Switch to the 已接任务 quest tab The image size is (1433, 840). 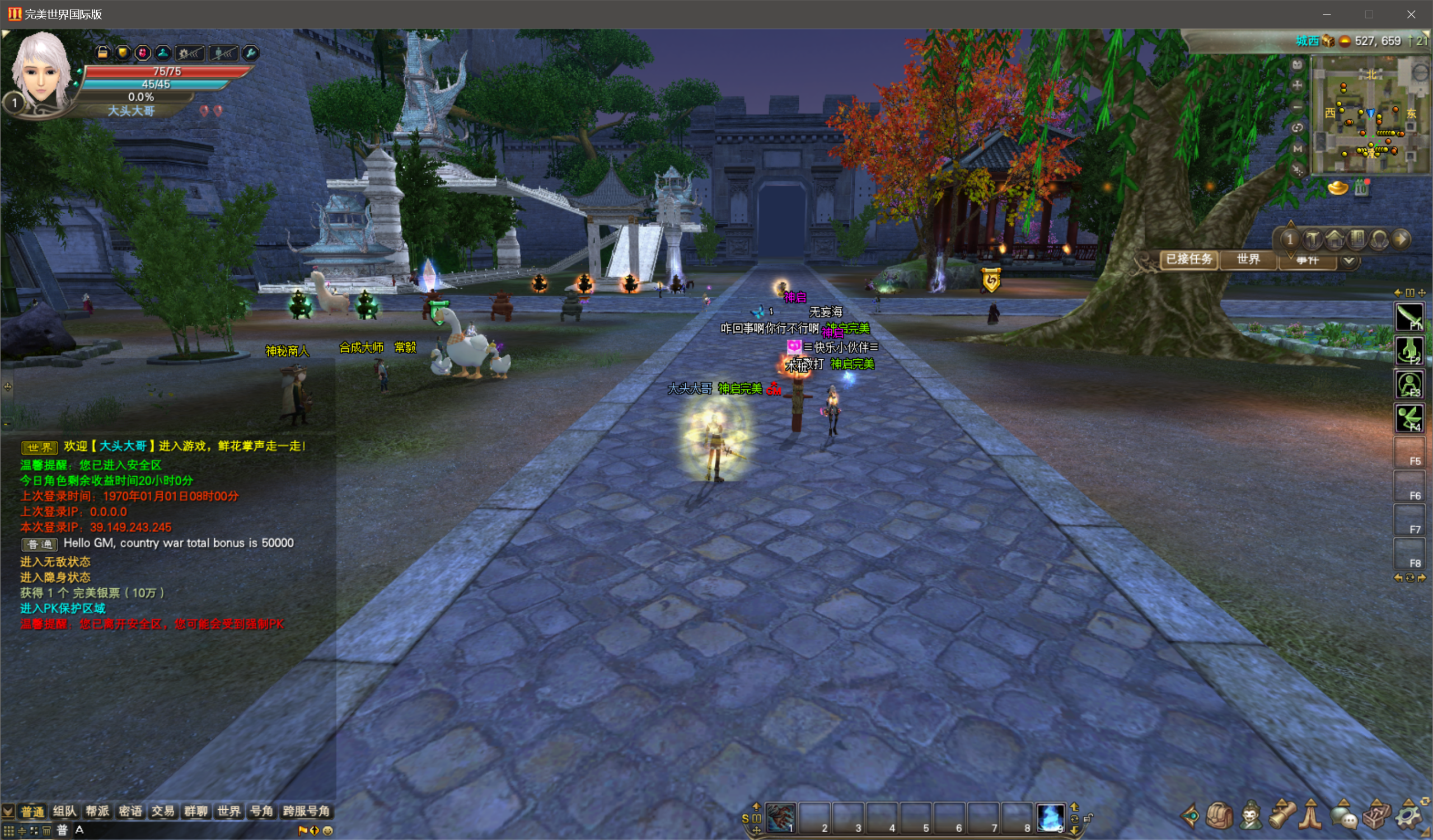[1189, 260]
